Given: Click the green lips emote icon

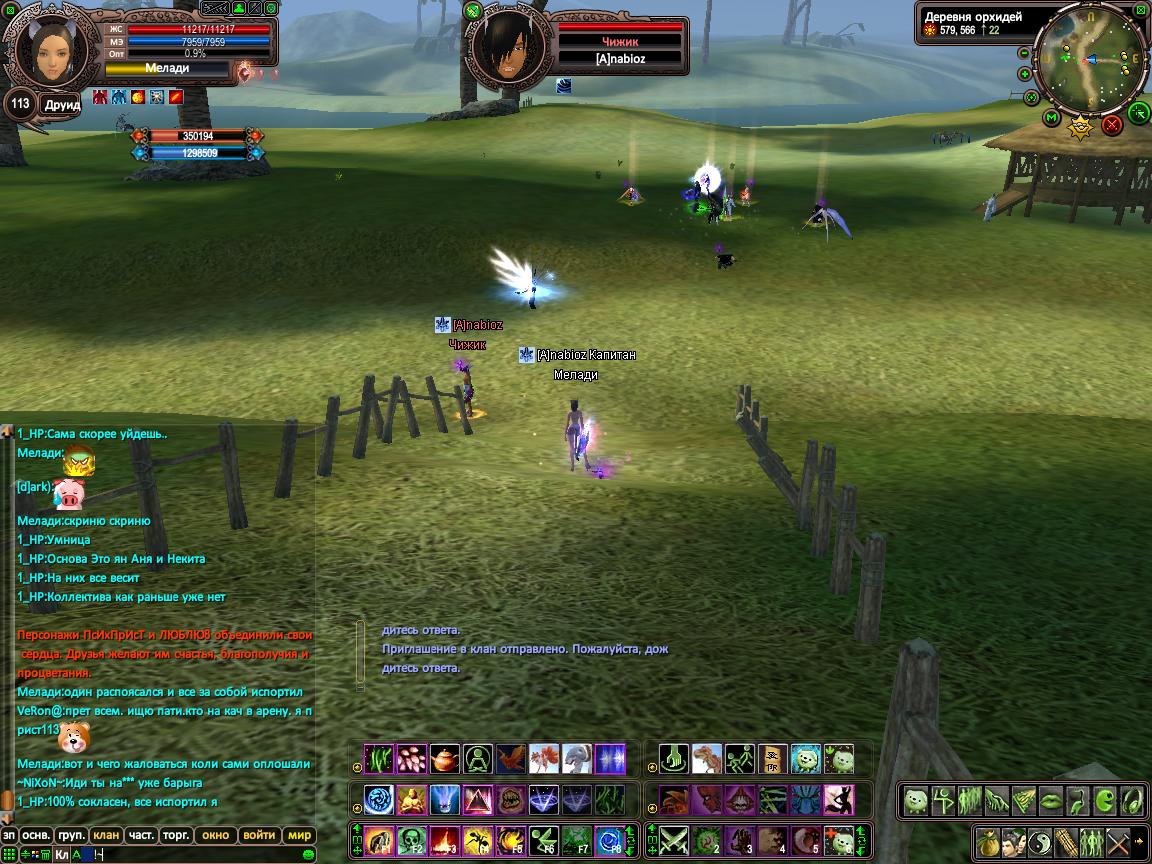Looking at the screenshot, I should [x=1051, y=800].
